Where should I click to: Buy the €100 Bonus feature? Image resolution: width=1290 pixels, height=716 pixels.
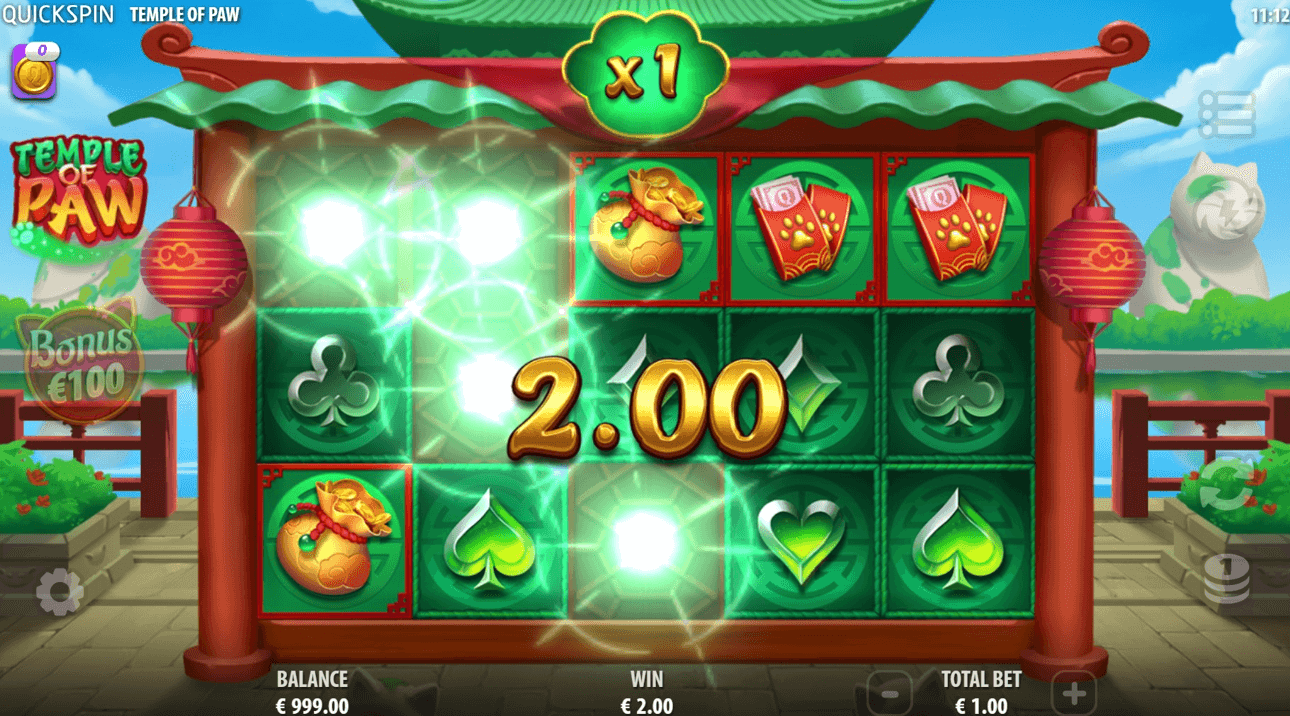83,362
